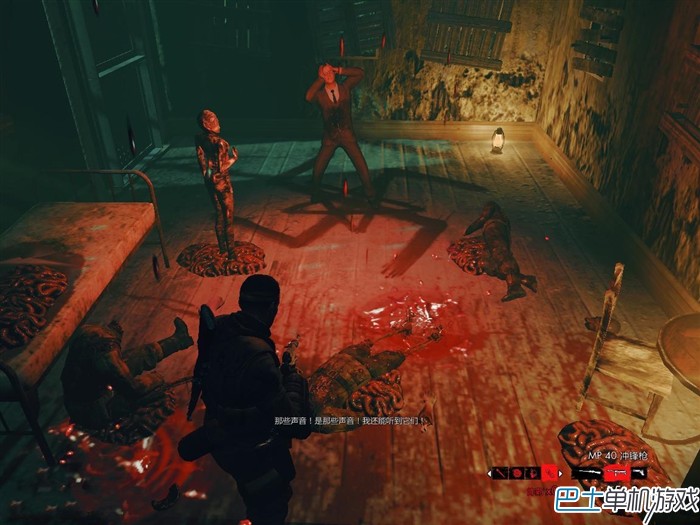This screenshot has width=700, height=525.
Task: Select the first item slot in the item bar
Action: 501,473
